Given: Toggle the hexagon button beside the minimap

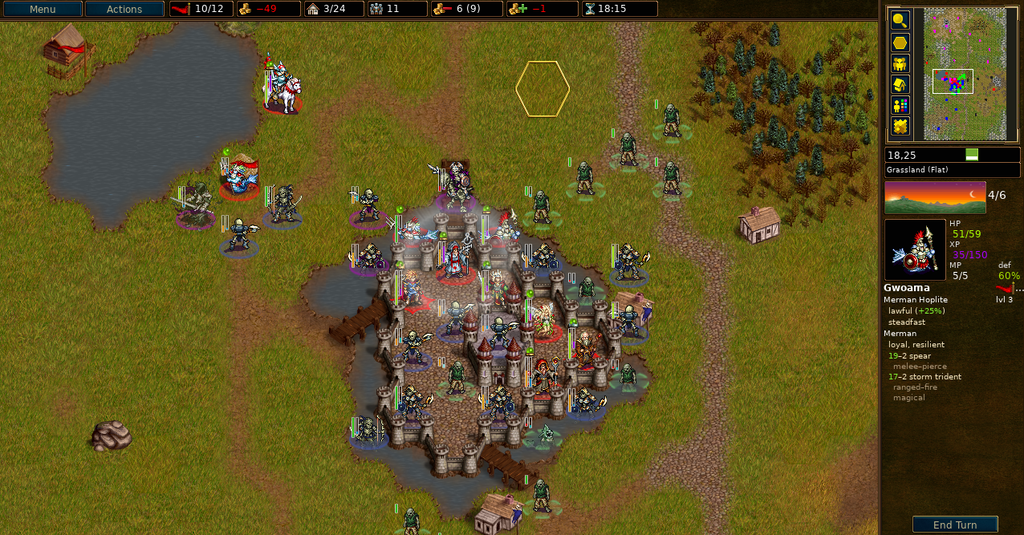Looking at the screenshot, I should click(x=900, y=42).
